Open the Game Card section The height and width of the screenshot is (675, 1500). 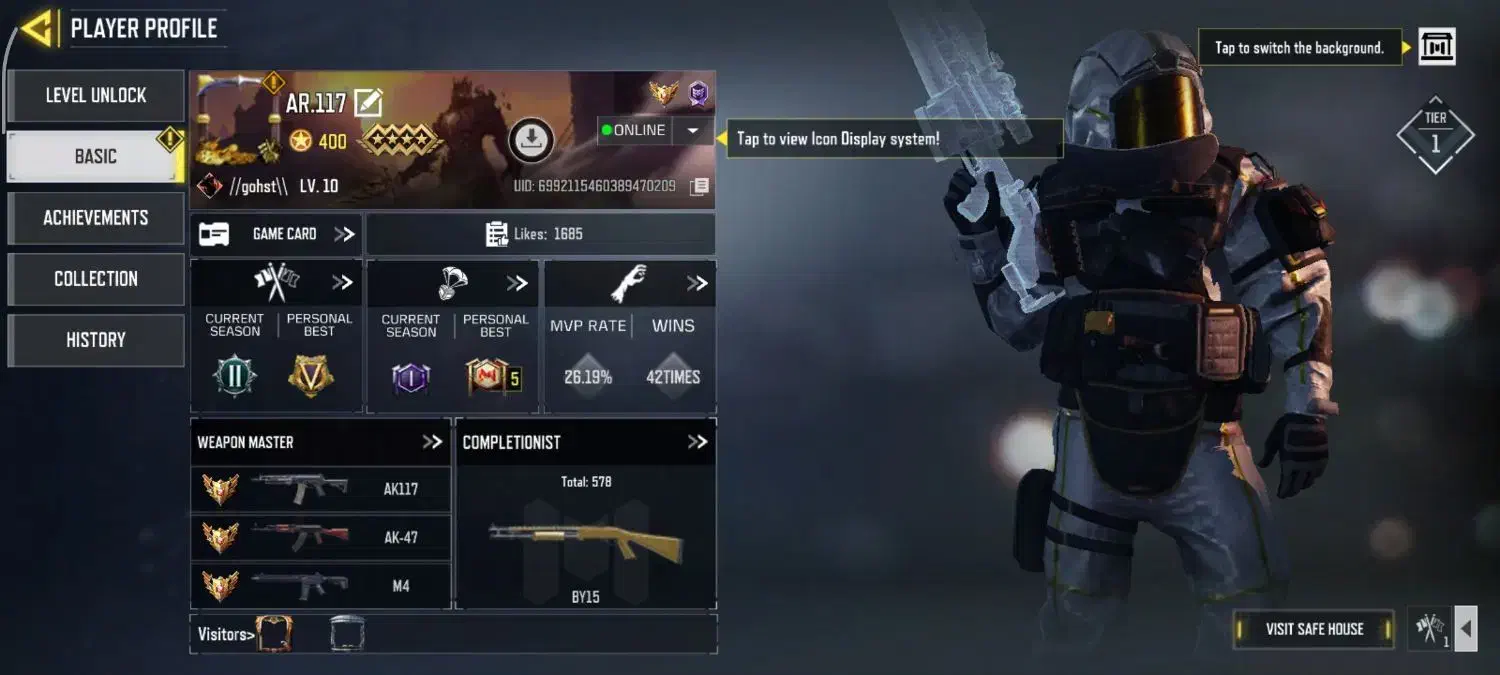pos(277,234)
